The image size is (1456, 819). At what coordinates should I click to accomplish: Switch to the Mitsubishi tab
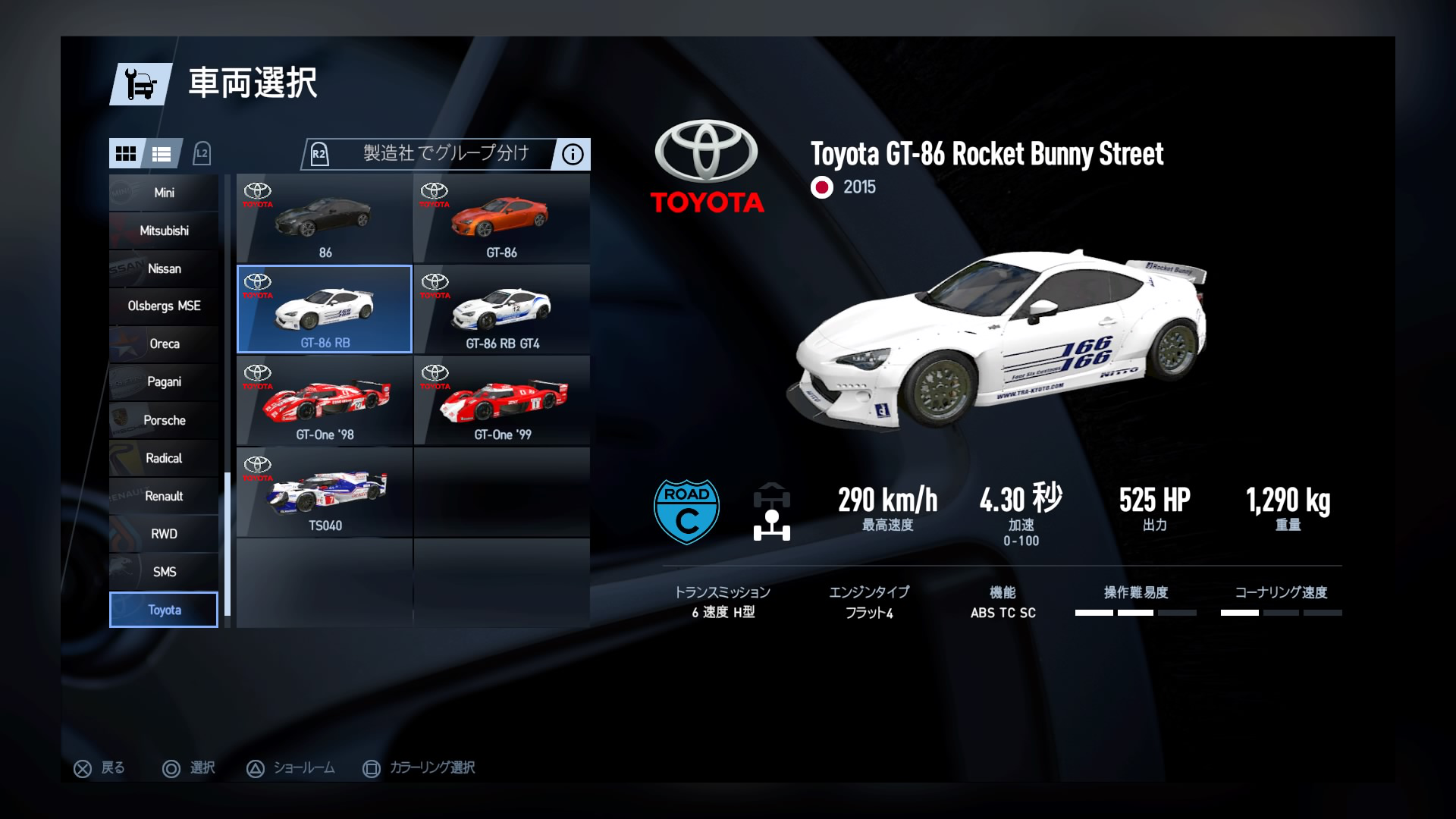click(x=163, y=231)
